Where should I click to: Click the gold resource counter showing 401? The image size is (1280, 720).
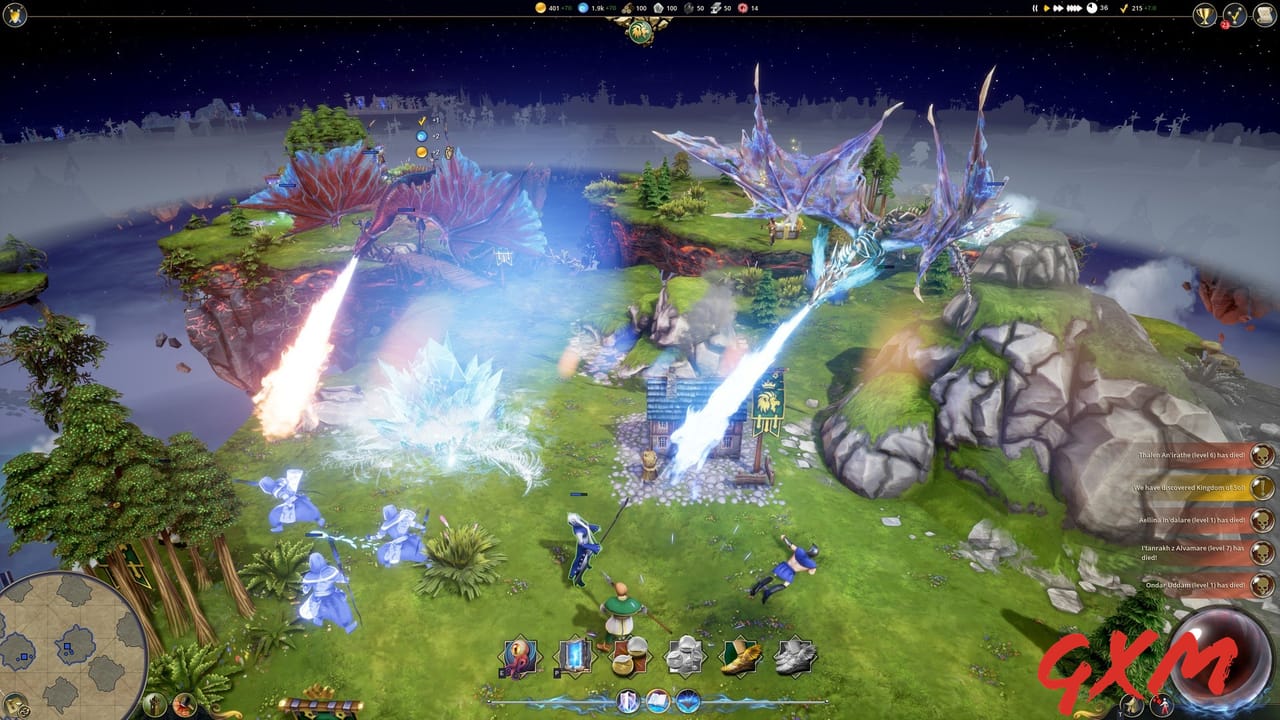(x=545, y=8)
